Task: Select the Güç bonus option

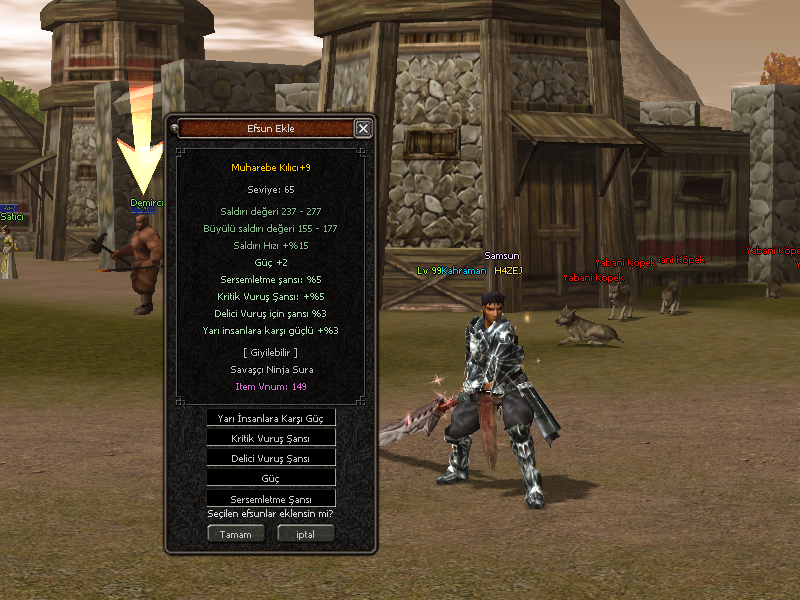Action: 271,478
